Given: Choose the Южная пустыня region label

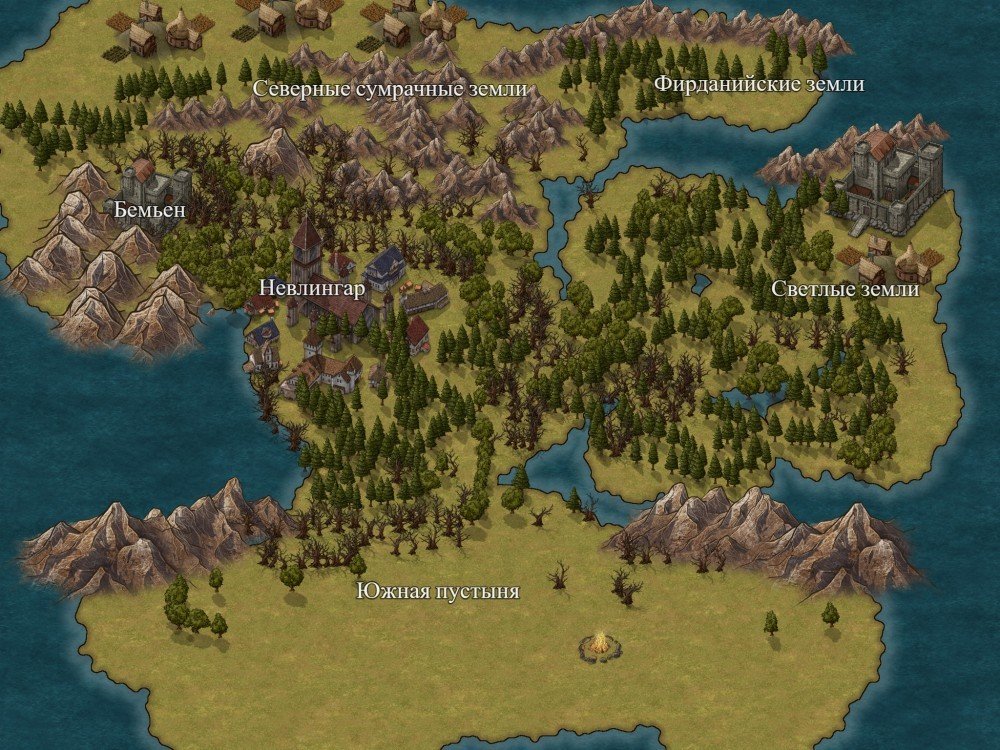Looking at the screenshot, I should 438,591.
